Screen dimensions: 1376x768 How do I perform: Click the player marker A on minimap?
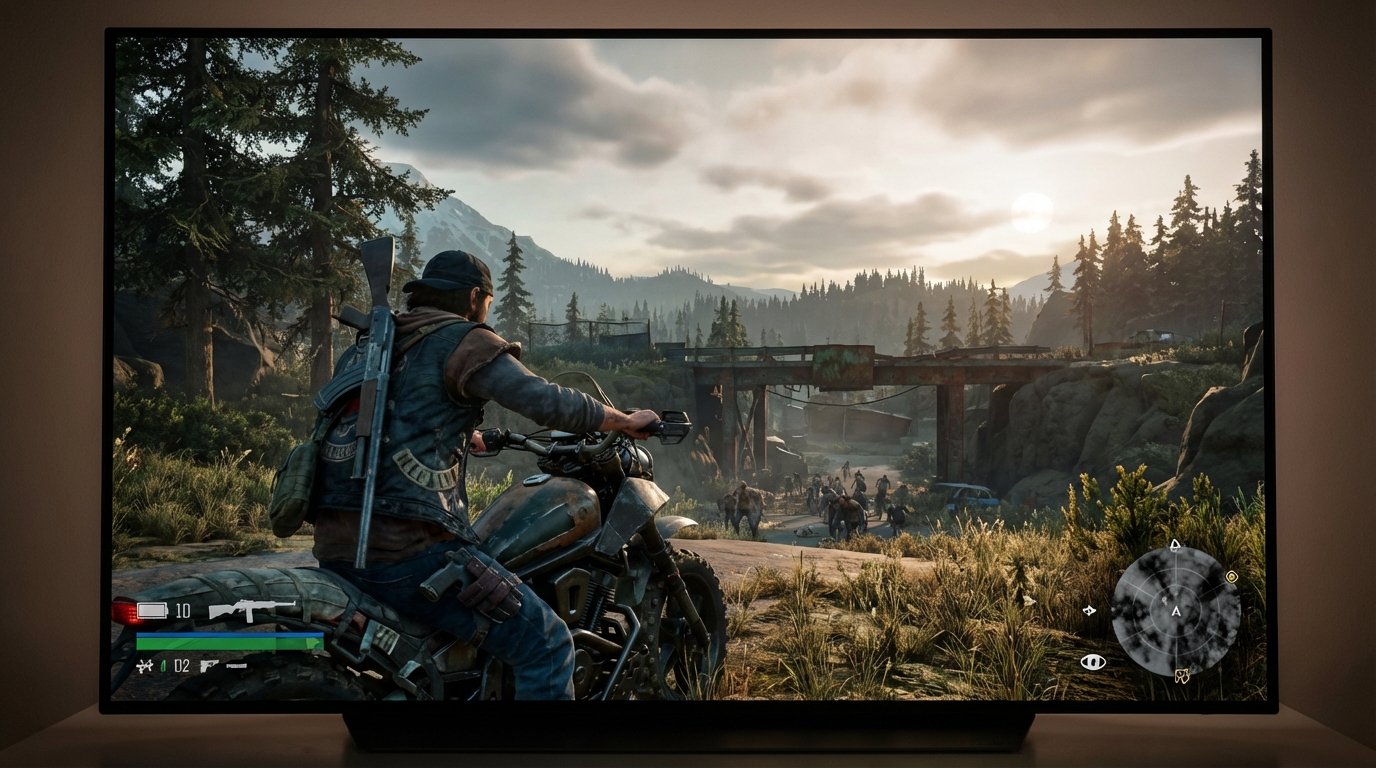click(x=1176, y=613)
